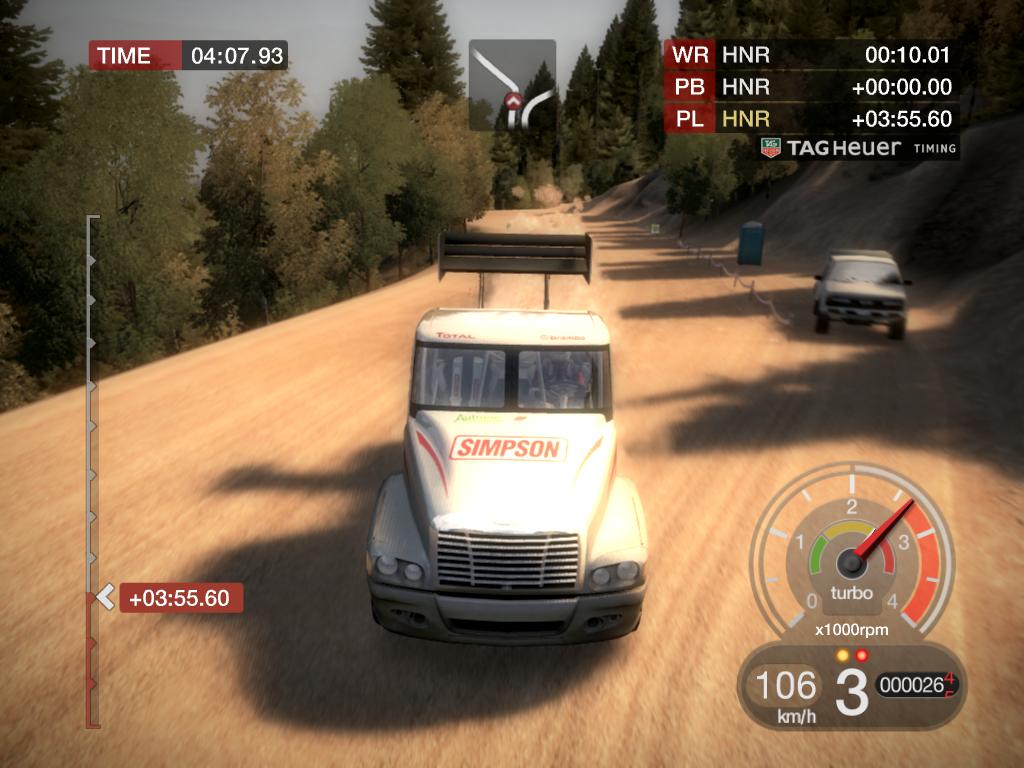Screen dimensions: 1024x768
Task: Choose the PB leaderboard row
Action: point(810,87)
